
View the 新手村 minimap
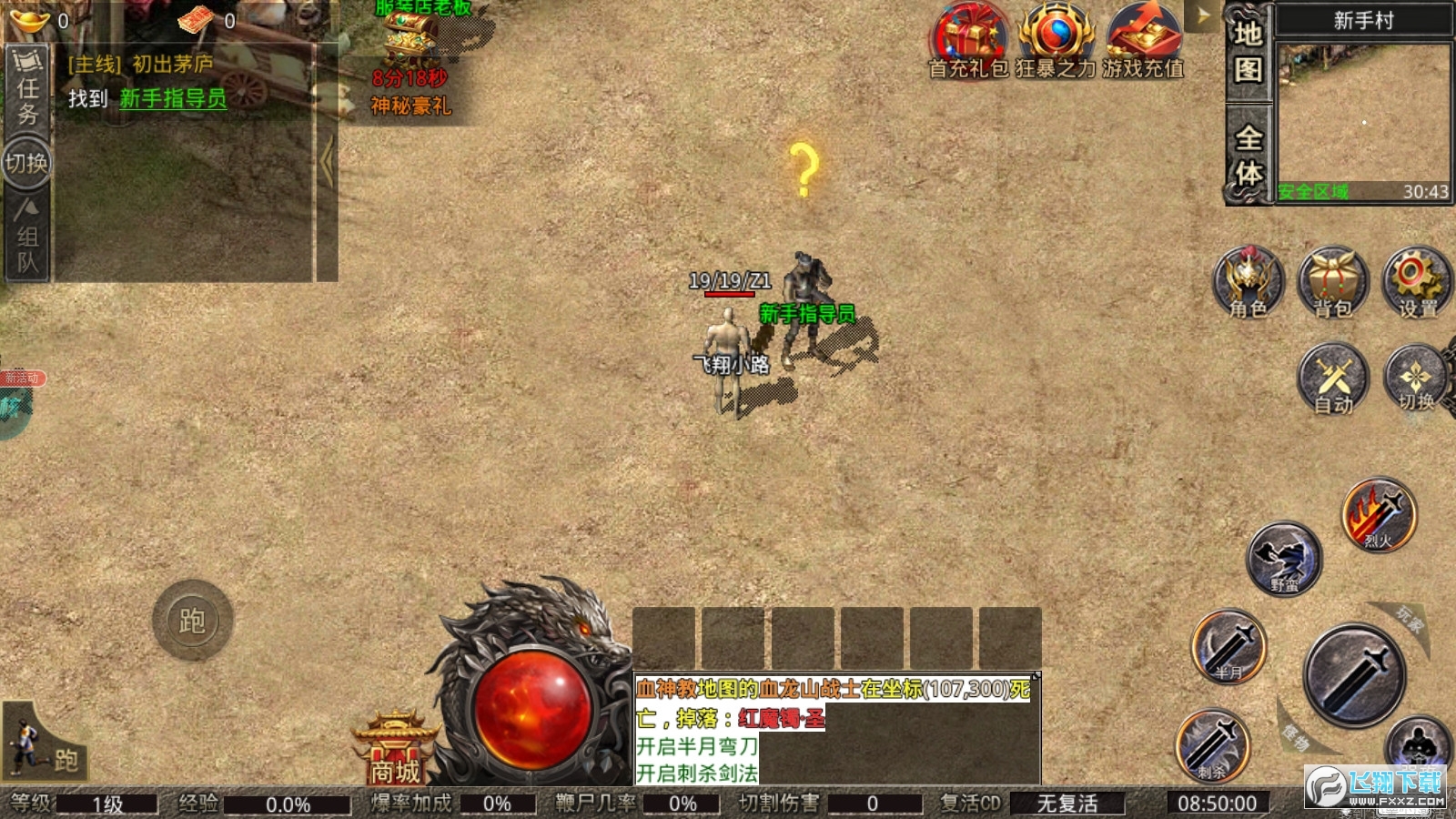pos(1362,114)
